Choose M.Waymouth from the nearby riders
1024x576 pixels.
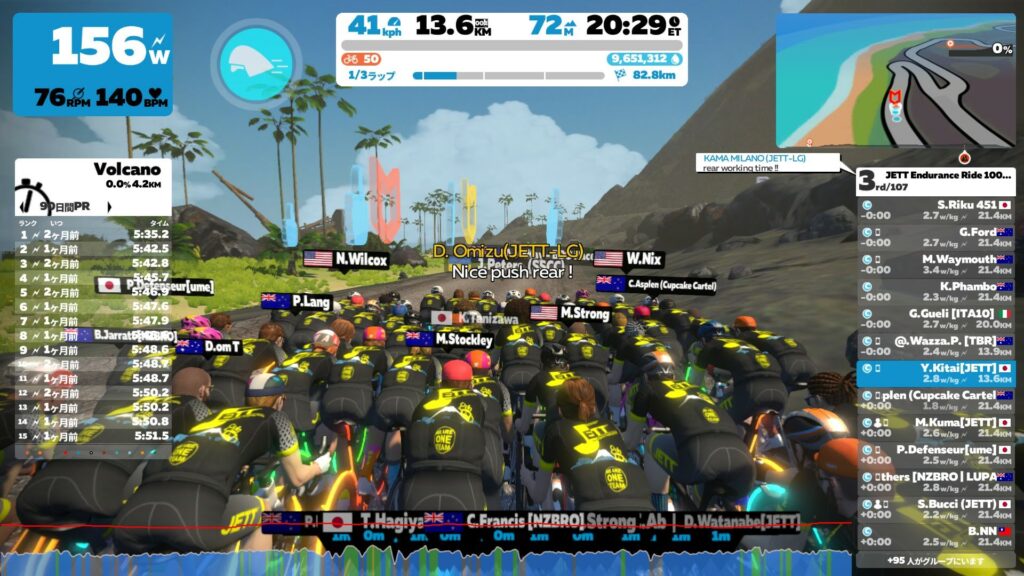935,264
